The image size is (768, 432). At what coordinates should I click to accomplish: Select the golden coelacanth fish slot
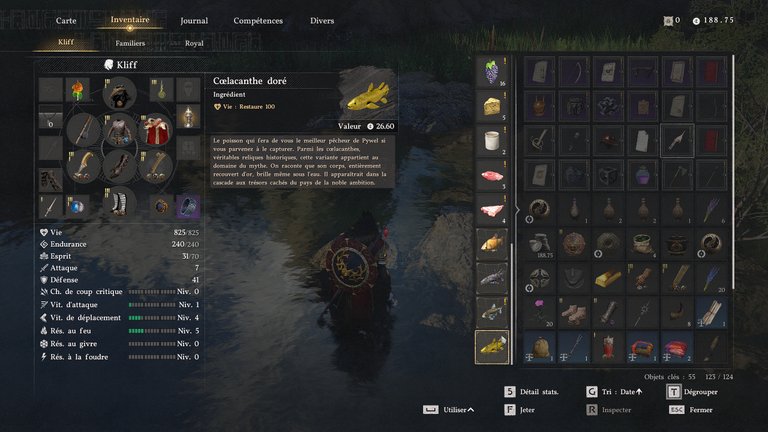(x=491, y=346)
